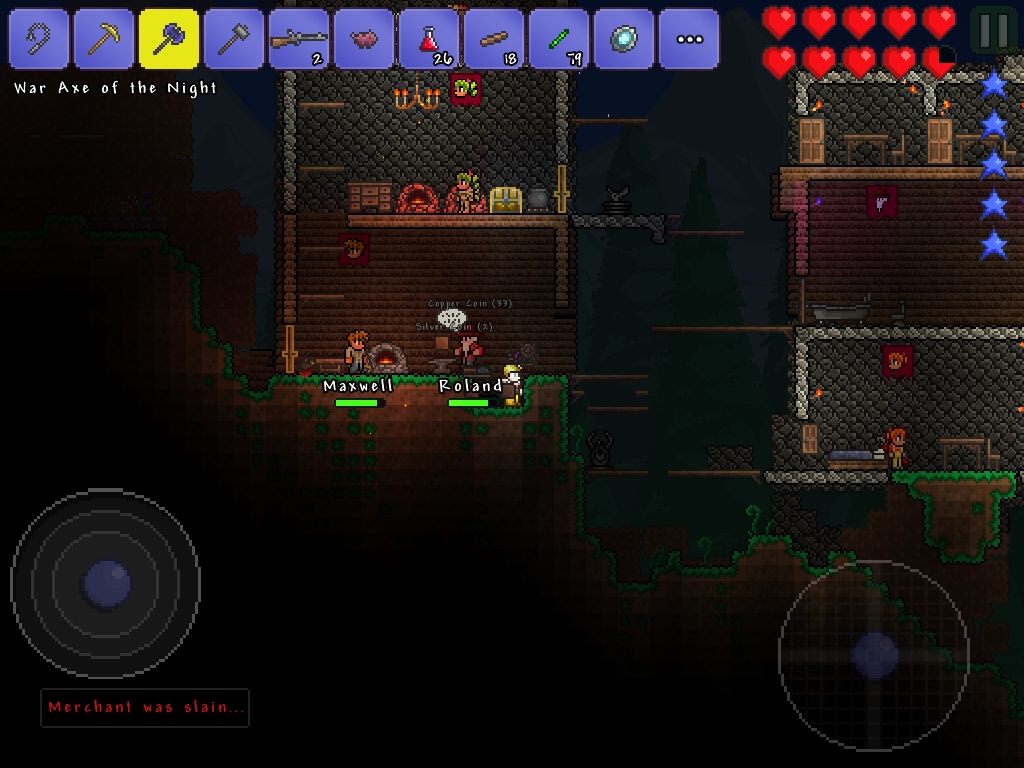Image resolution: width=1024 pixels, height=768 pixels.
Task: Tap the highlighted War Axe of the Night slot
Action: tap(169, 39)
